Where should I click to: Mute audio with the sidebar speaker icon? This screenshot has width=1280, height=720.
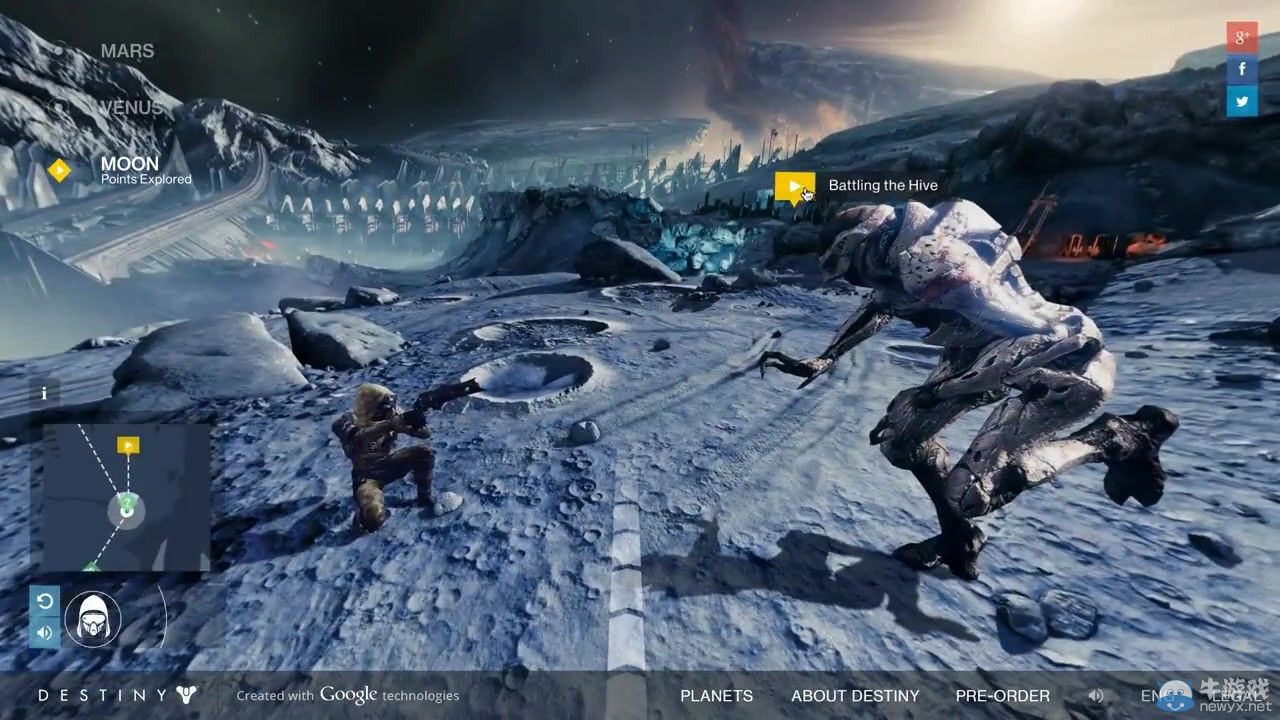pos(44,631)
